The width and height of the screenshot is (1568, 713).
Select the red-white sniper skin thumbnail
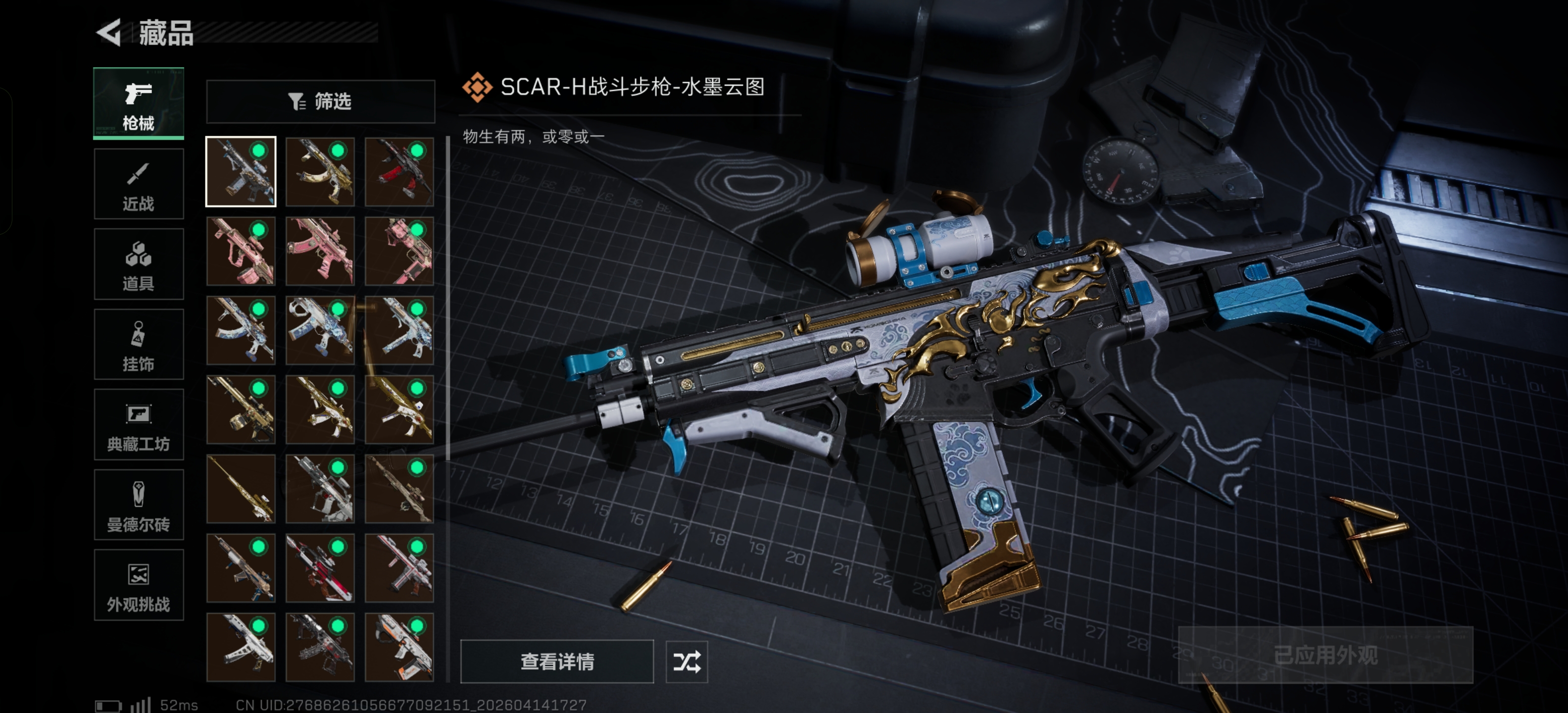(320, 567)
